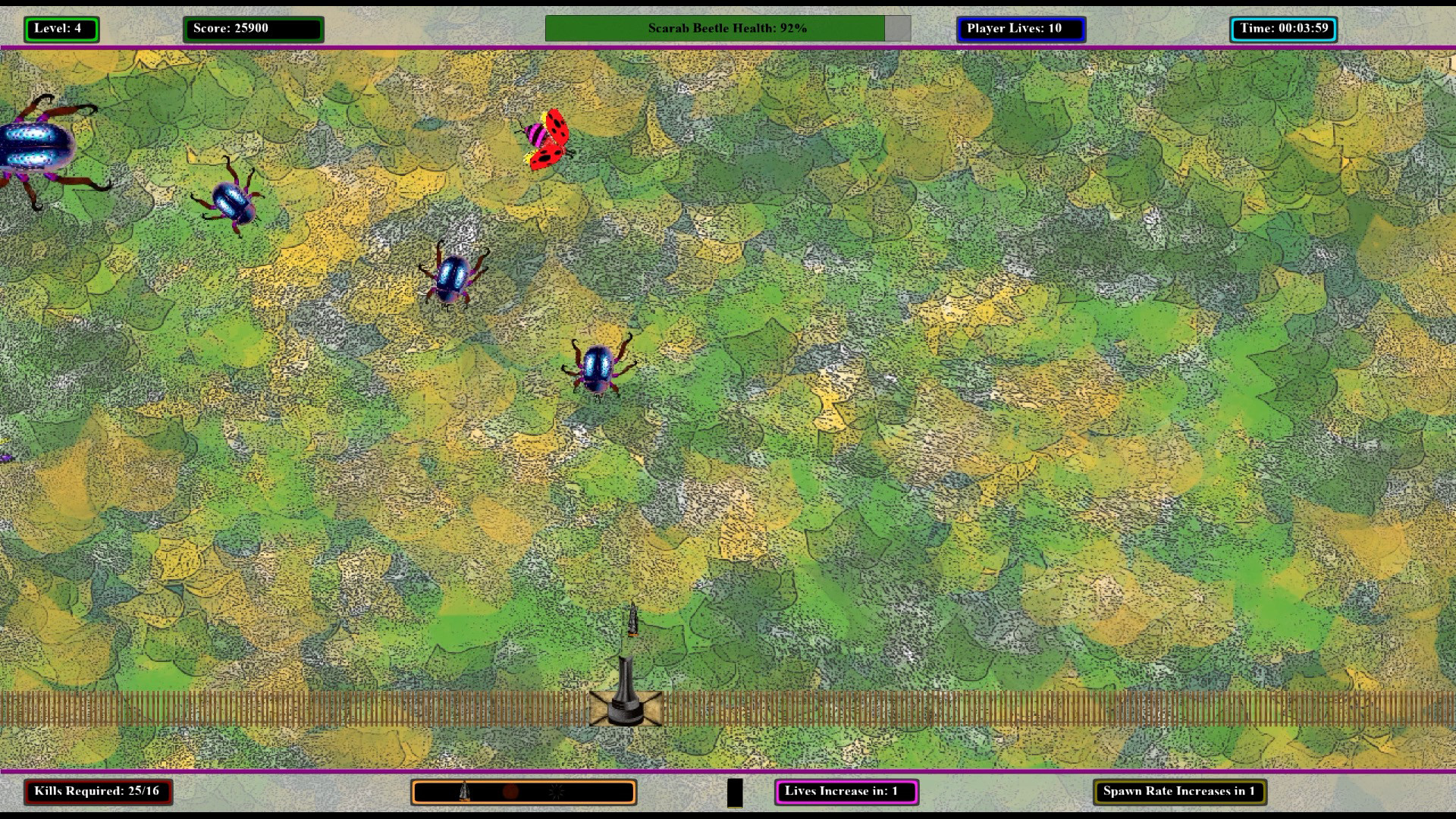Click the Spawn Rate Increases in 1 panel
Screen dimensions: 1456x819
(x=1177, y=791)
